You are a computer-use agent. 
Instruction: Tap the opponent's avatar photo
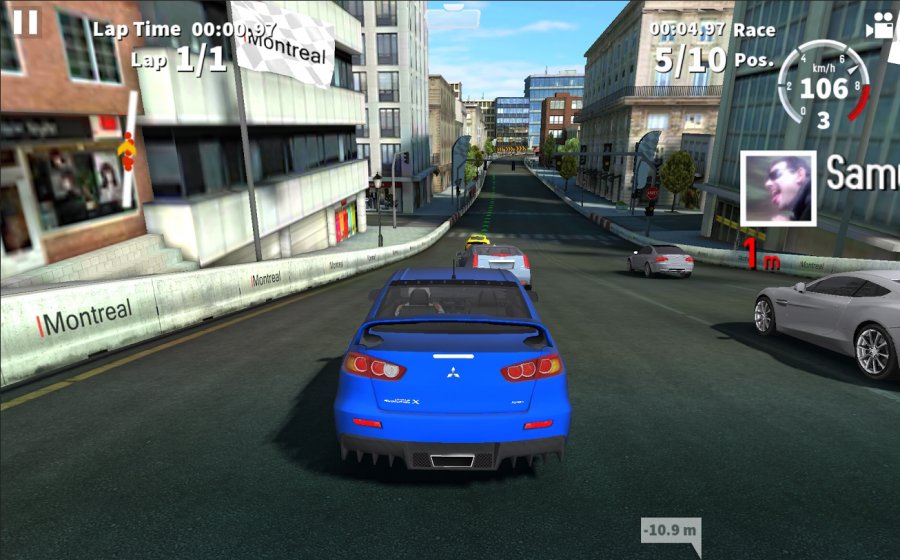click(779, 188)
